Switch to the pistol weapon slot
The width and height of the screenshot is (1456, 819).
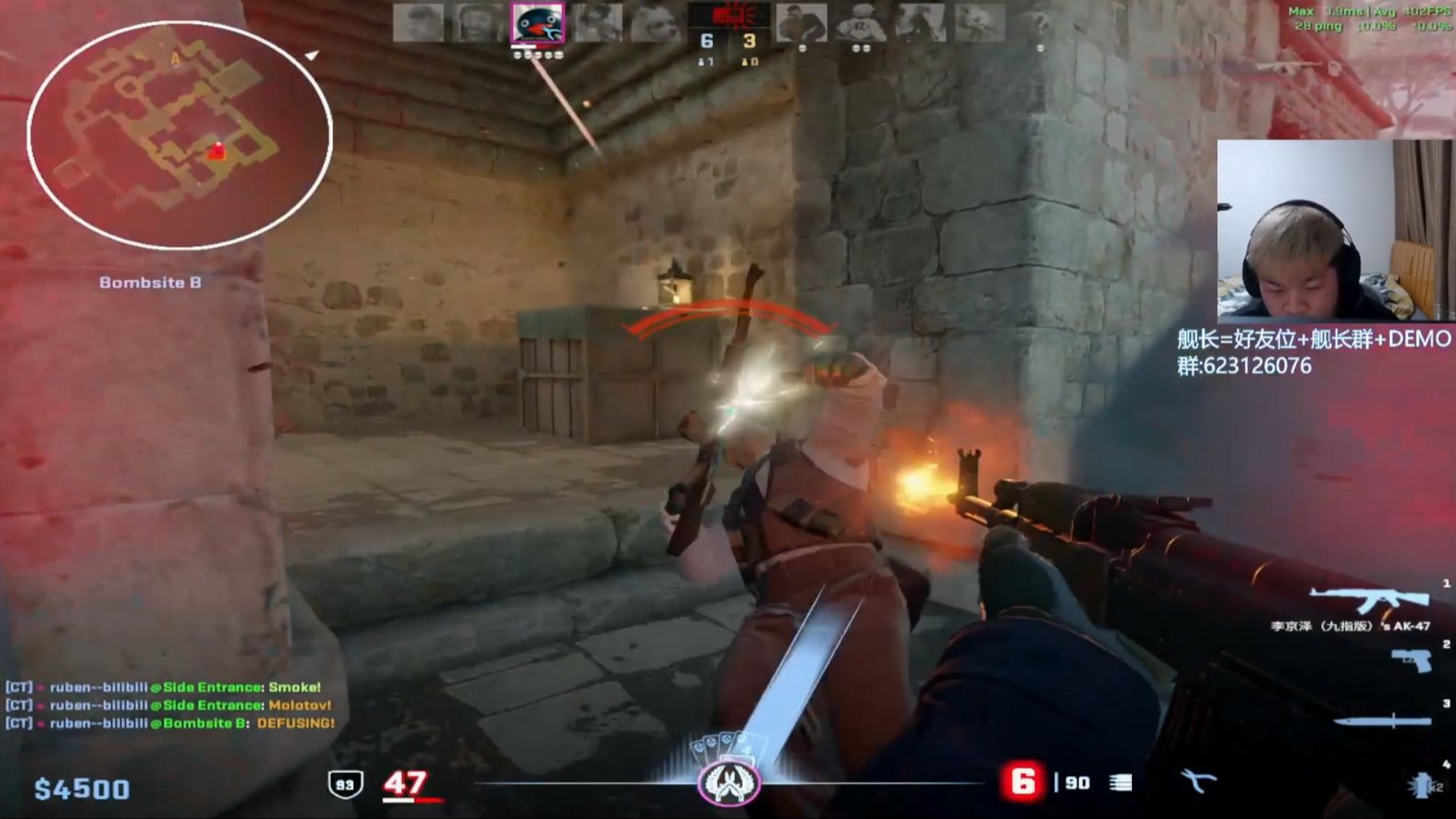(x=1411, y=659)
